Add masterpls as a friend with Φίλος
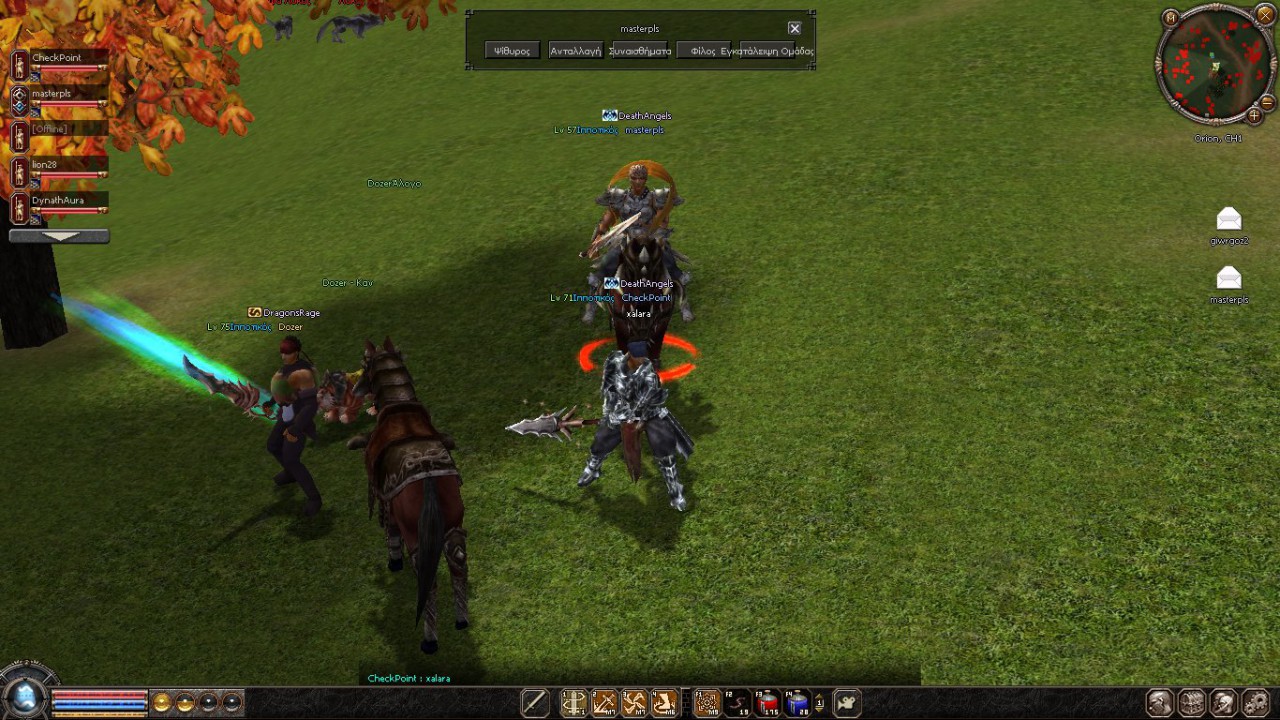The image size is (1280, 720). [x=703, y=51]
